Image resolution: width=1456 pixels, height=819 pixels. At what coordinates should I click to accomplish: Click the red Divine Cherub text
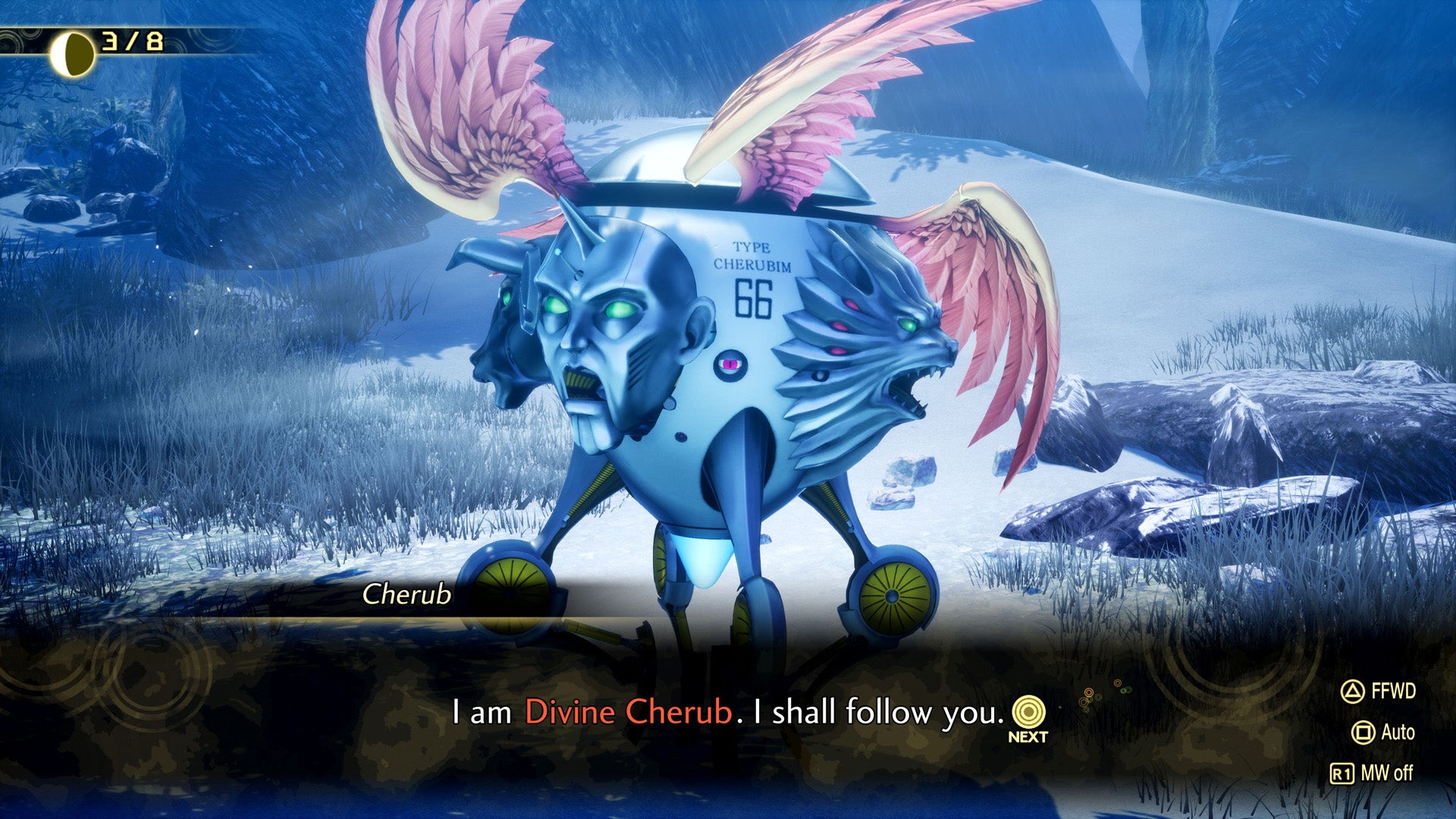[629, 711]
